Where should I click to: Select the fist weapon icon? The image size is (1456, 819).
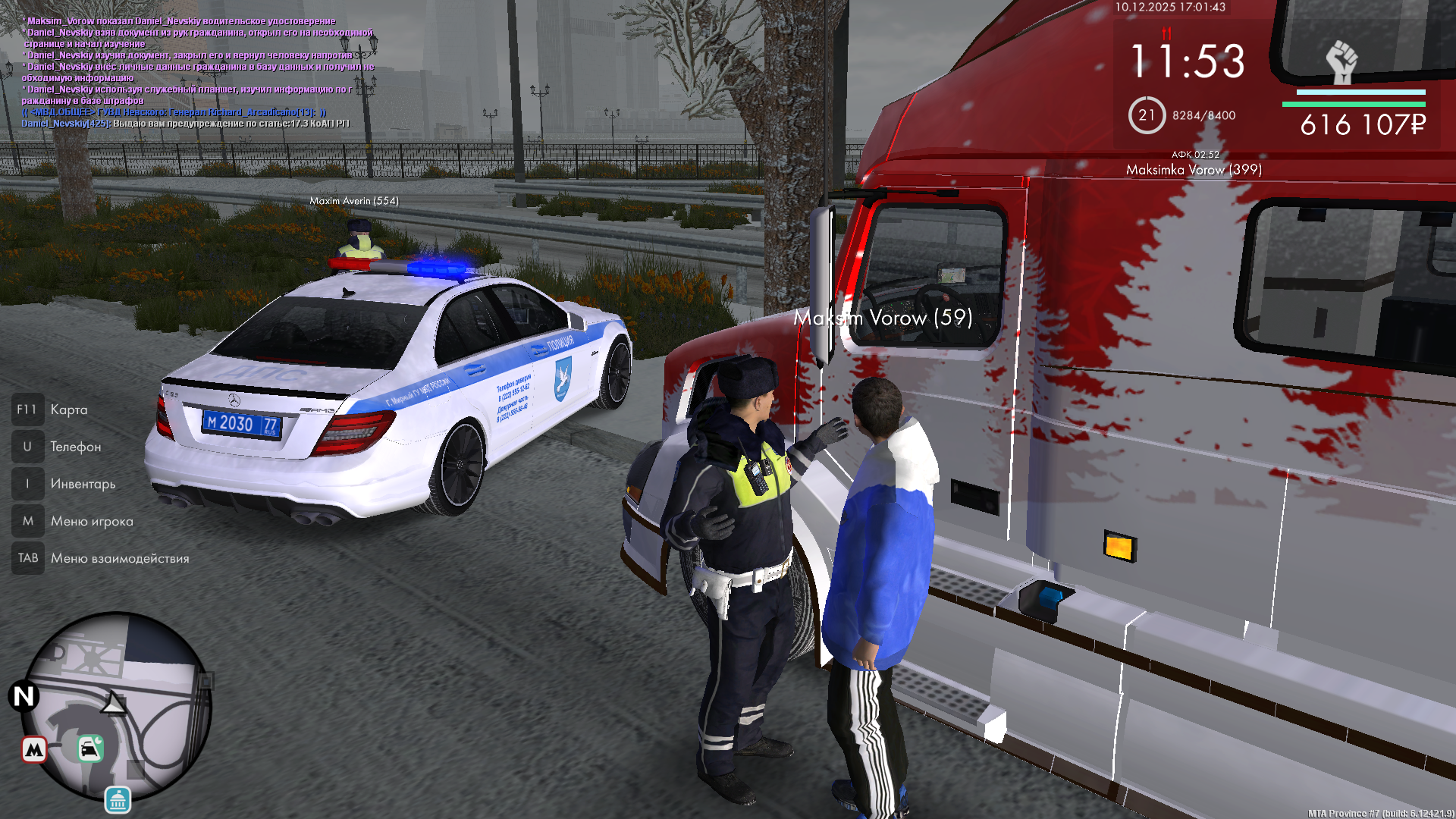click(x=1341, y=62)
